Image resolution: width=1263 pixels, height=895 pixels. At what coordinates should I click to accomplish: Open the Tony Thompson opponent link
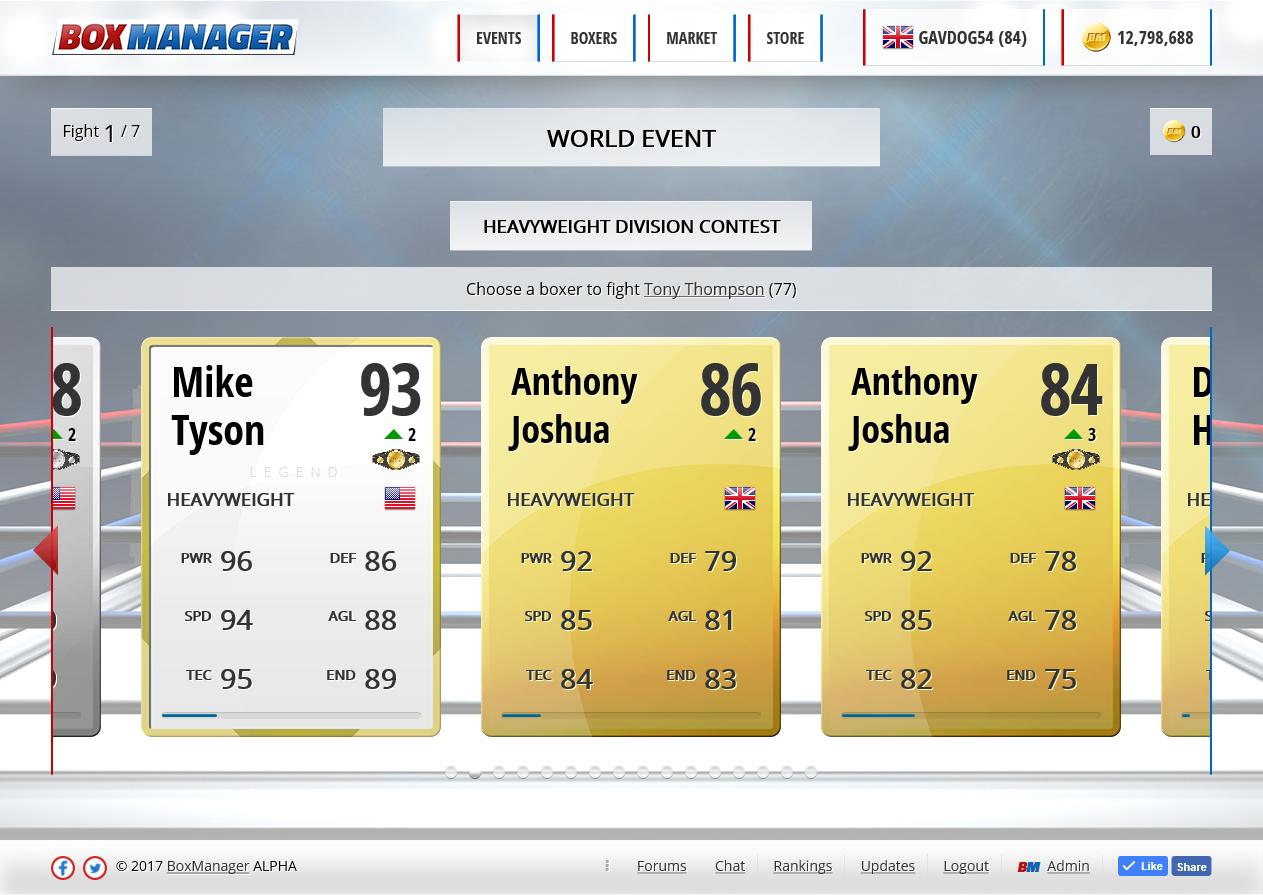tap(703, 289)
